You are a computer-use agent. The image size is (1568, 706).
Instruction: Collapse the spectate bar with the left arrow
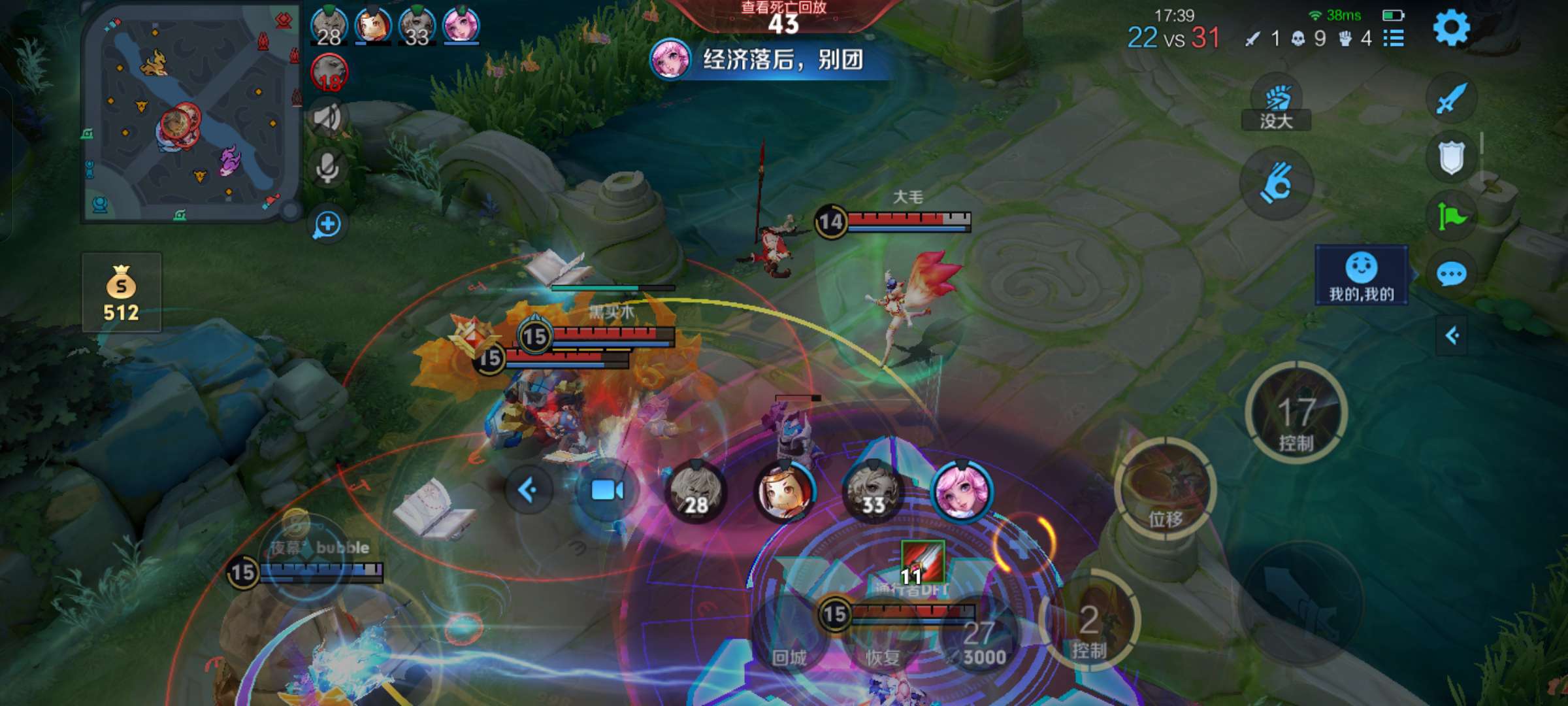[528, 490]
